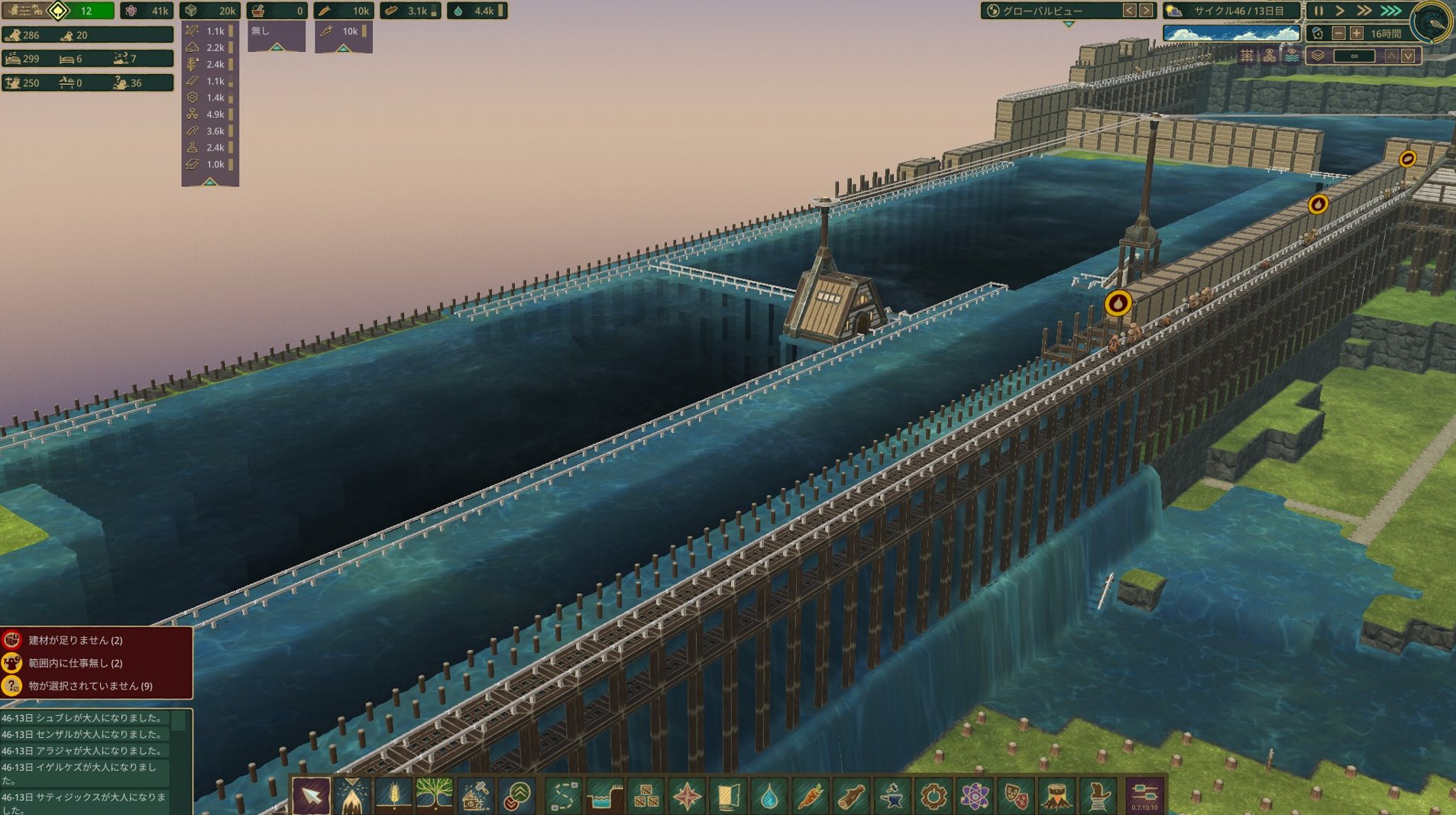Image resolution: width=1456 pixels, height=815 pixels.
Task: Switch to next district with right arrow
Action: [1146, 11]
